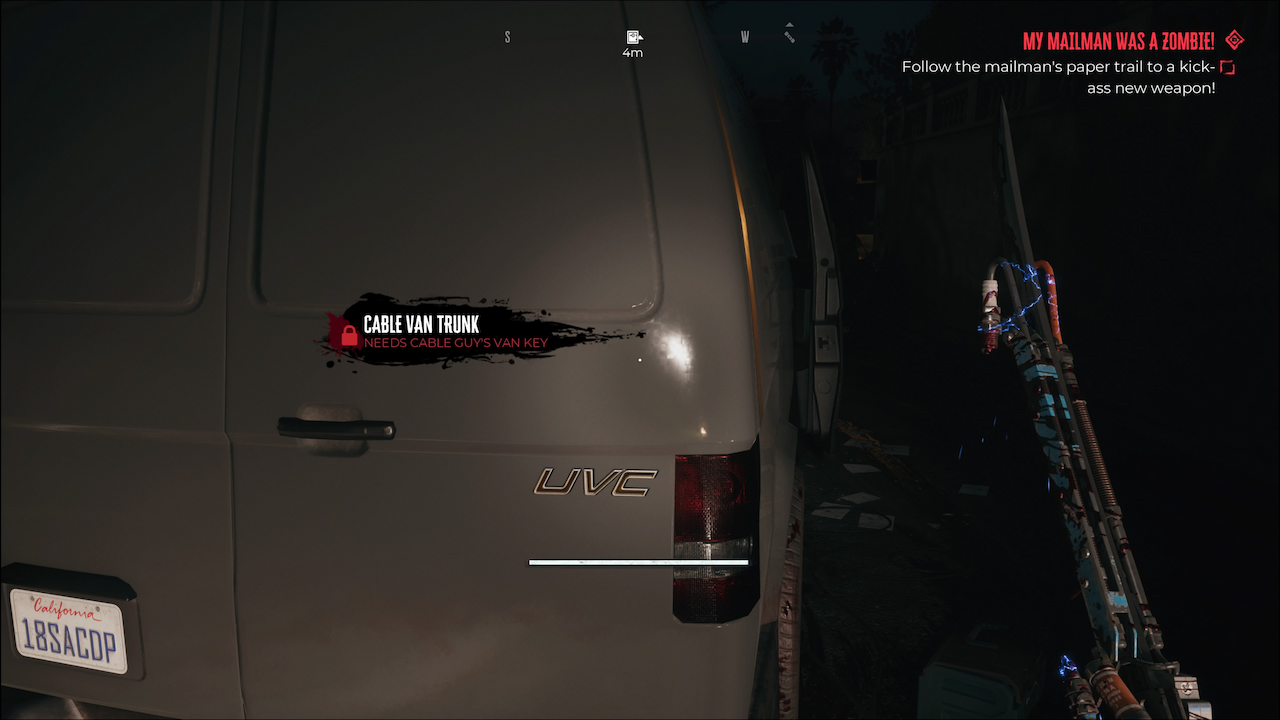Screen dimensions: 1280x720
Task: Click the W compass marker
Action: tap(744, 36)
